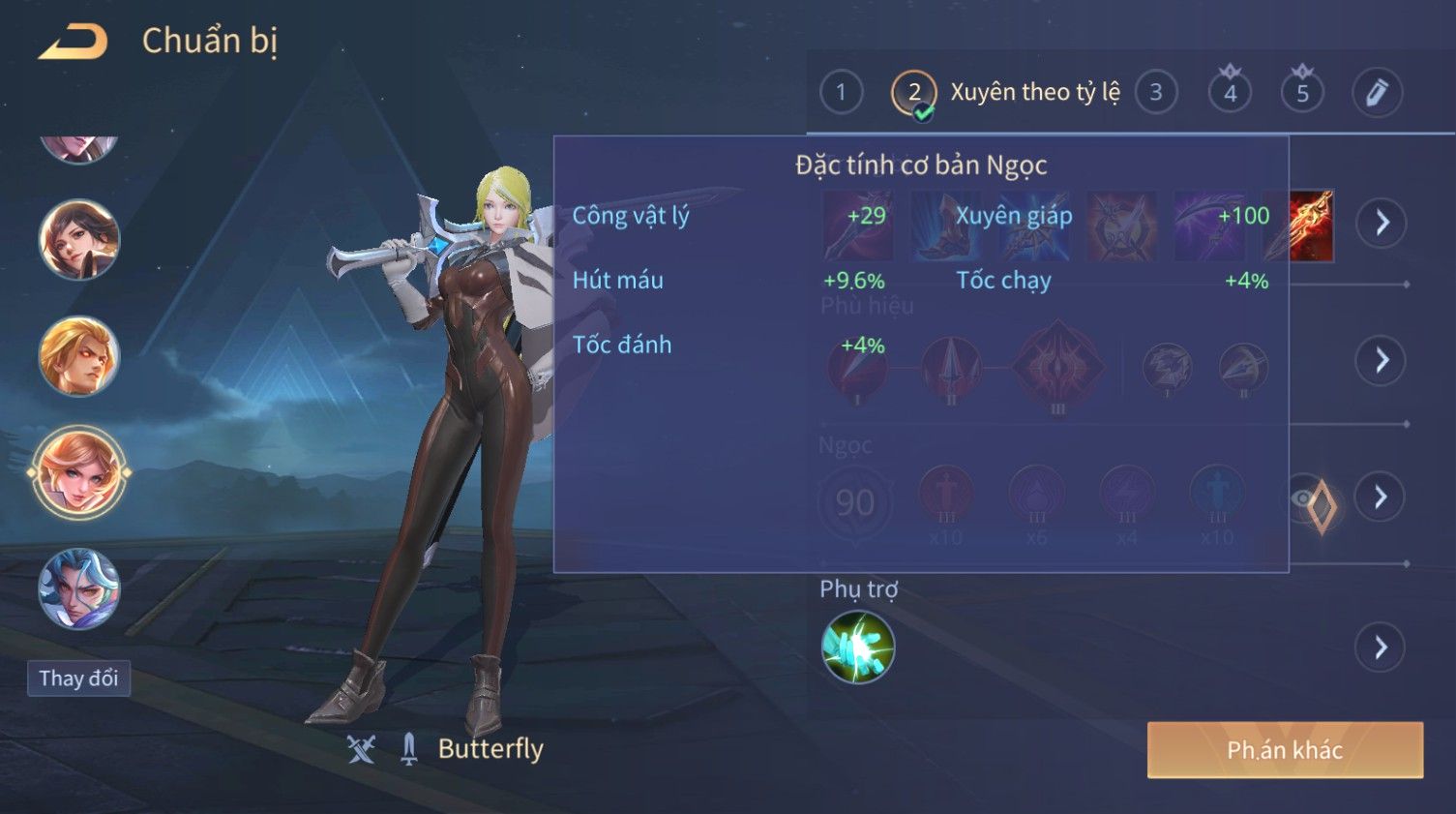The image size is (1456, 814).
Task: Choose loadout preset 4
Action: tap(1230, 93)
